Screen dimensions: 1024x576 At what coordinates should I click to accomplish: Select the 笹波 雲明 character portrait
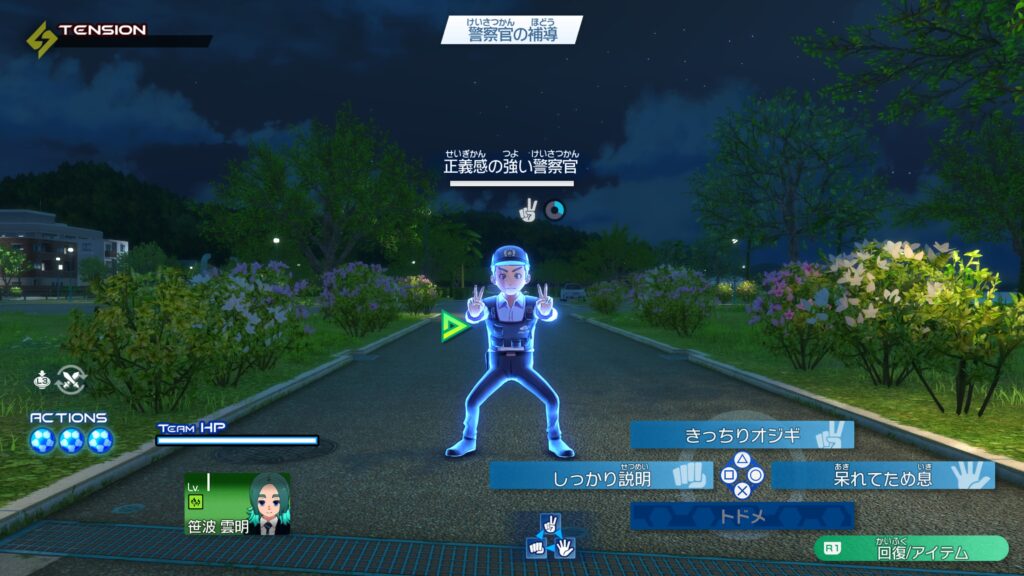click(268, 503)
